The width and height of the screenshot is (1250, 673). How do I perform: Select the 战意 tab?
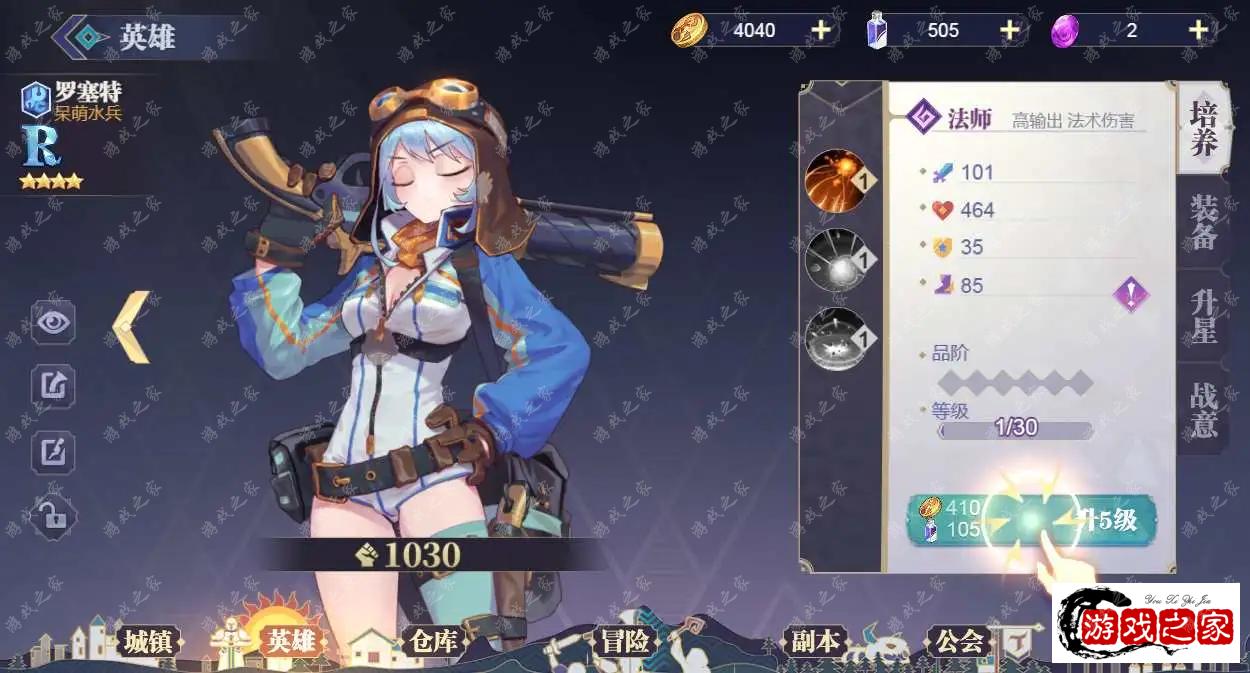(x=1203, y=408)
